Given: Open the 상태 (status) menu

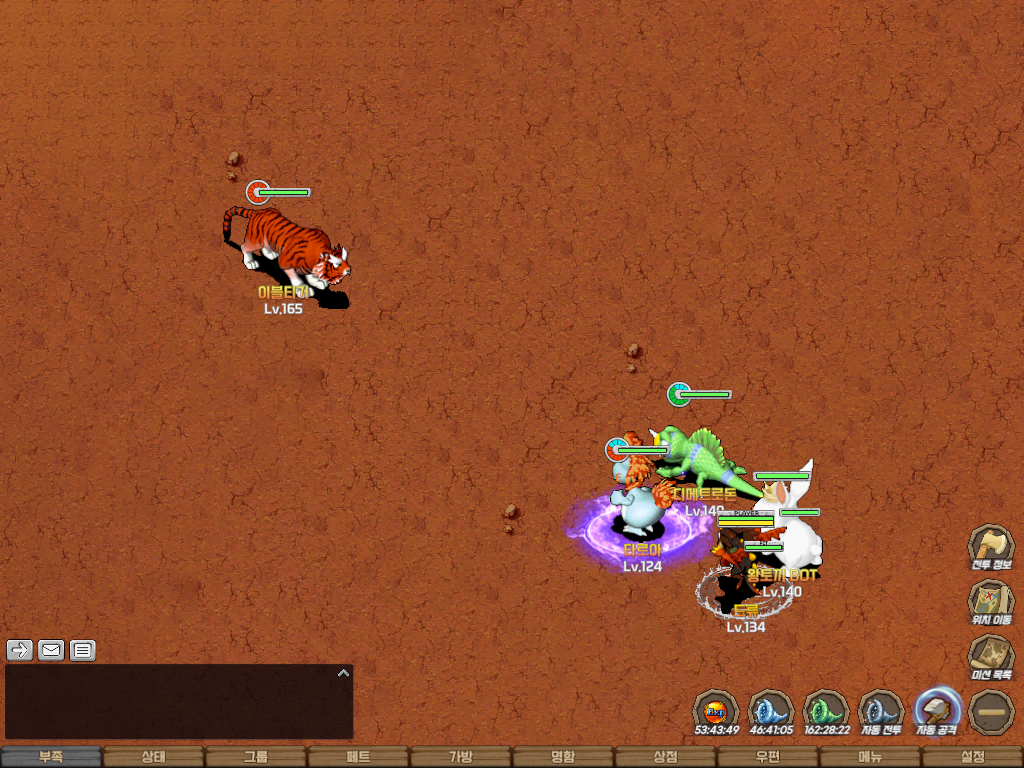Looking at the screenshot, I should point(153,757).
